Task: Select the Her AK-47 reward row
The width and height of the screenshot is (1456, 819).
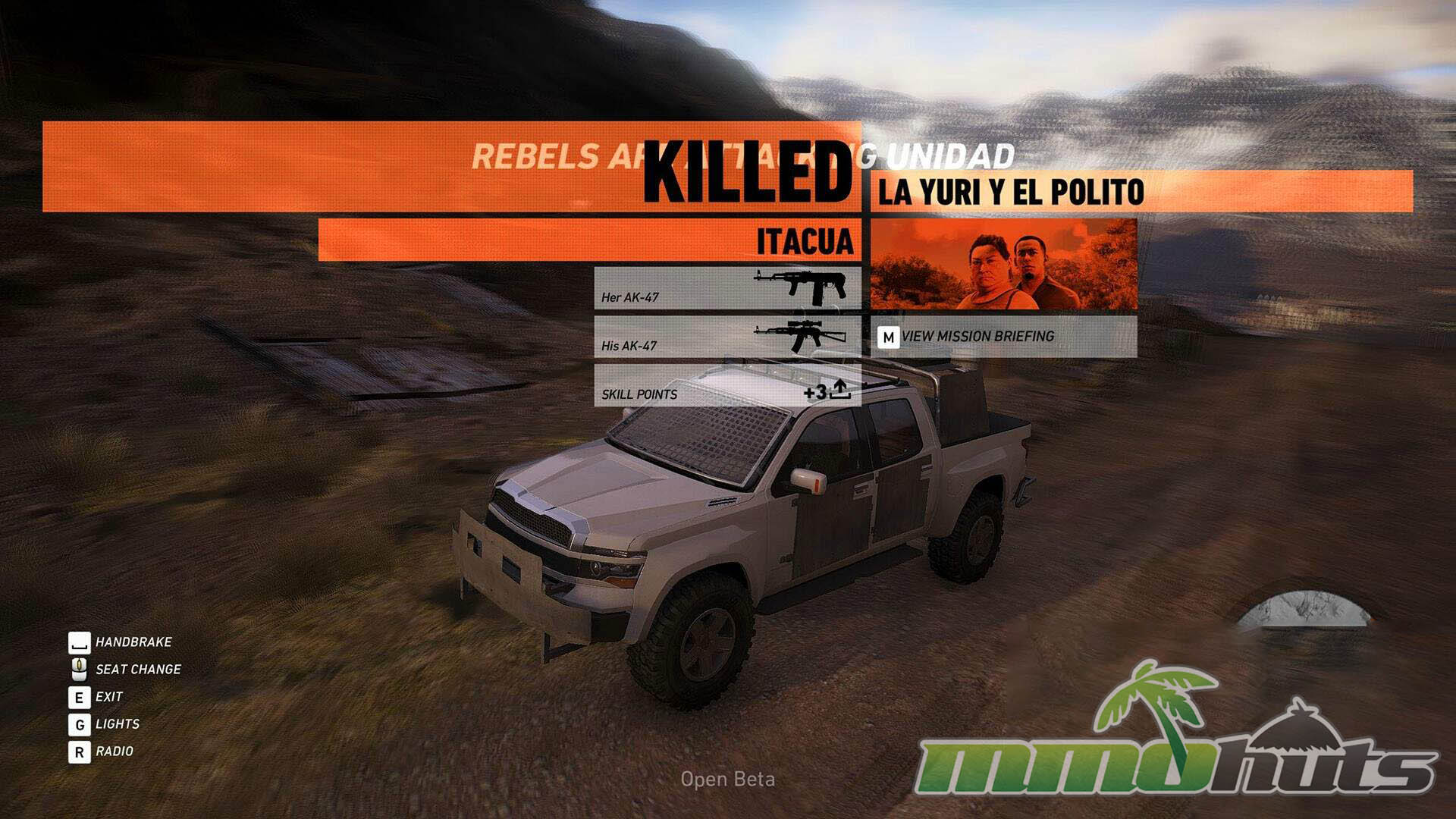Action: coord(726,288)
